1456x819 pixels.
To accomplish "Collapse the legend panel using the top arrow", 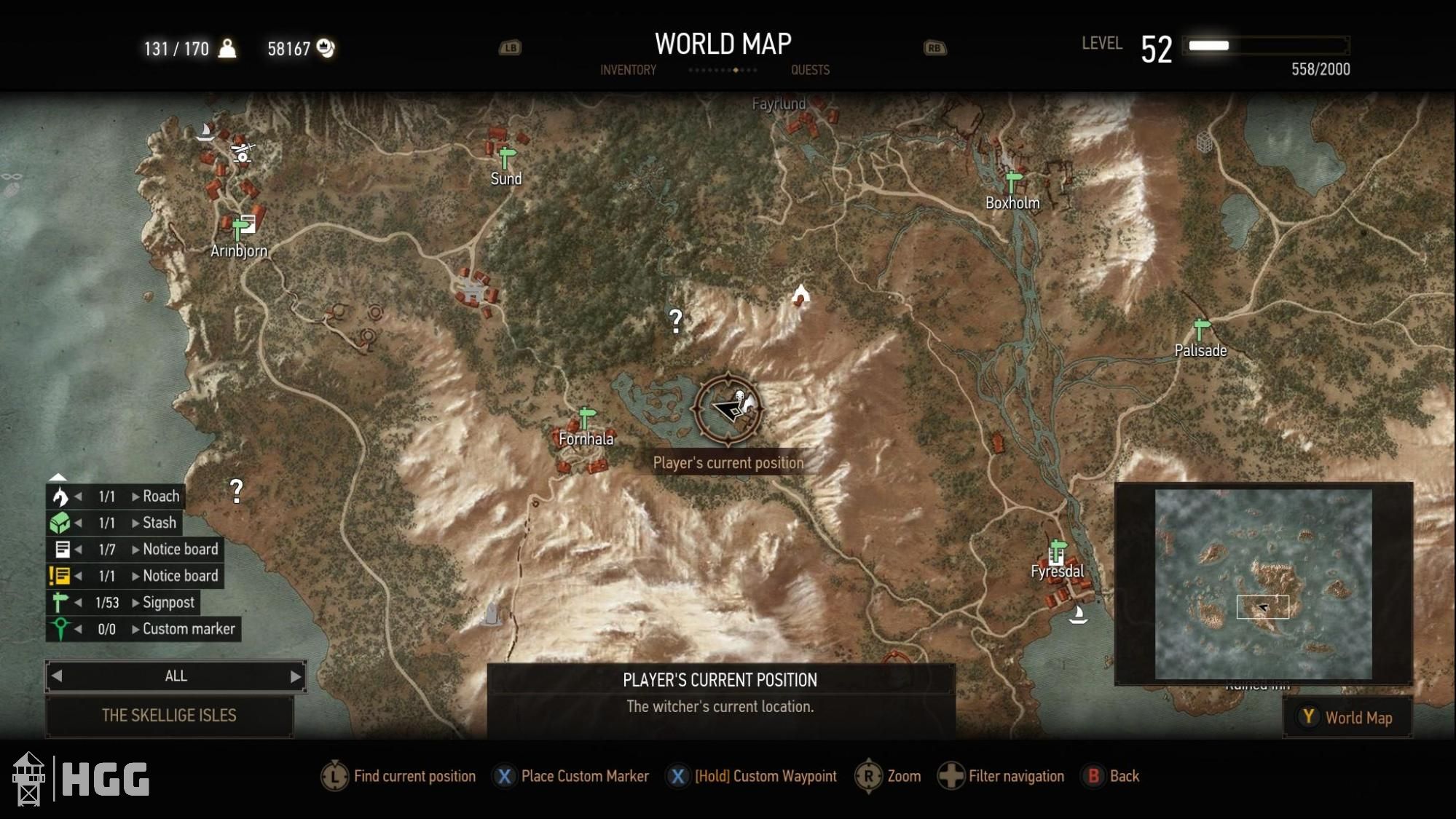I will [x=57, y=477].
